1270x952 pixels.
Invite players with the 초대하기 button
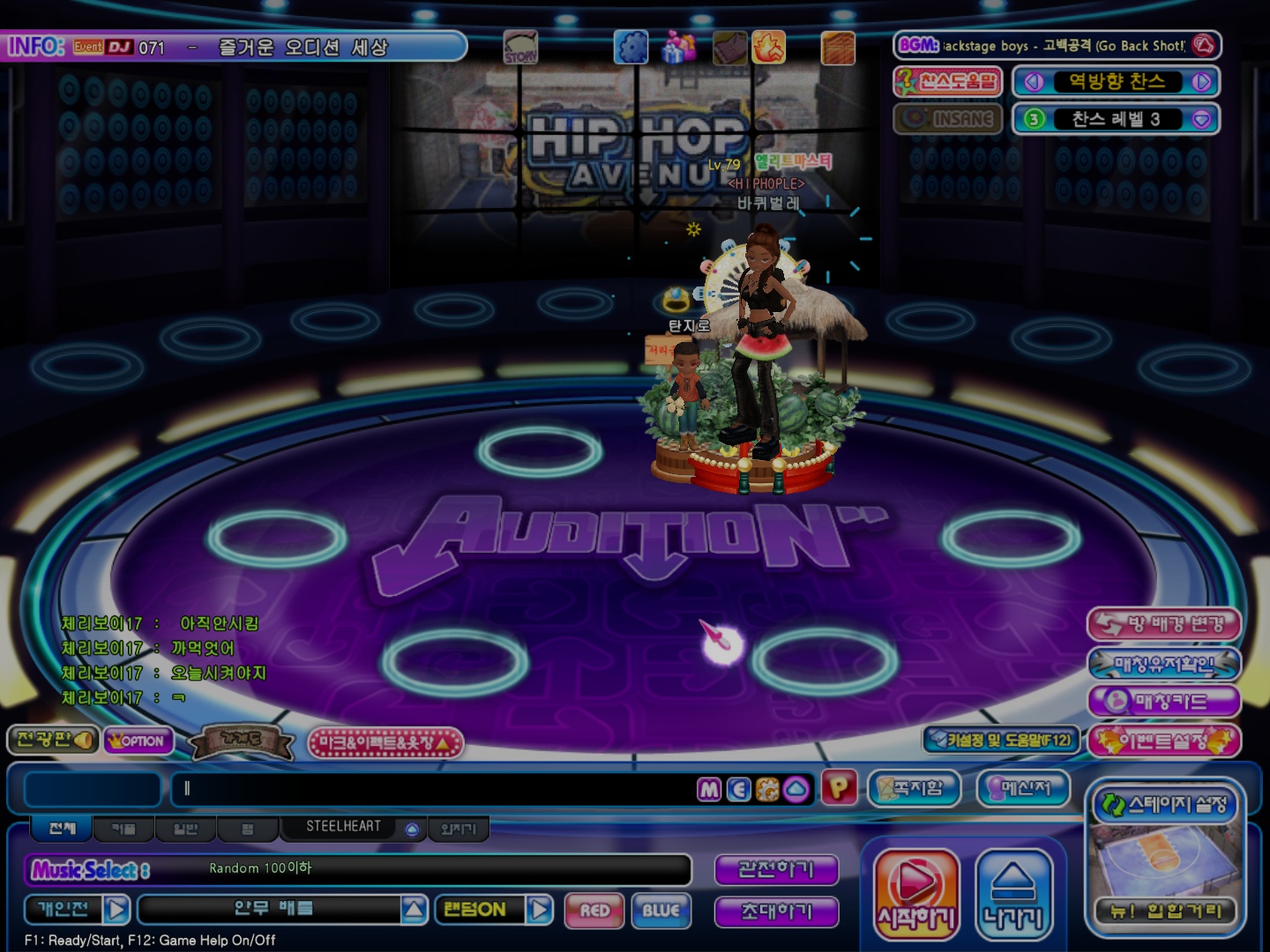(776, 911)
